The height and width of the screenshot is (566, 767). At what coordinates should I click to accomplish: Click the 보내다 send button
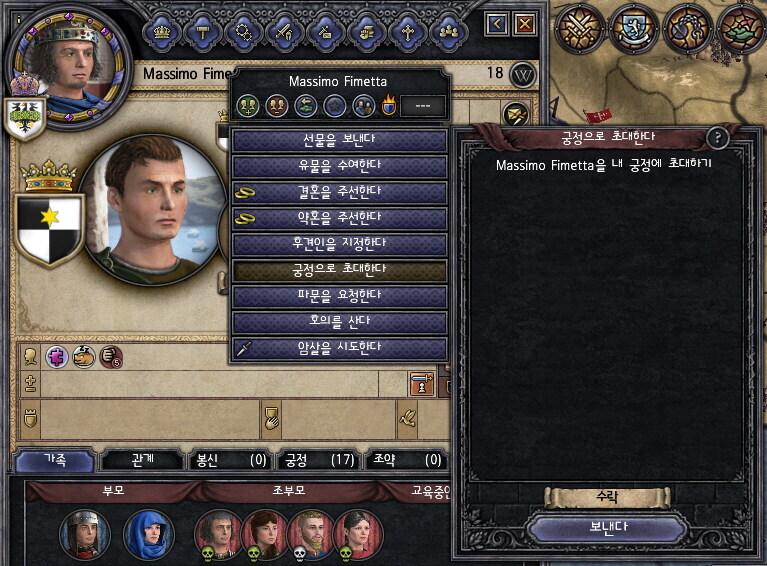click(x=607, y=528)
